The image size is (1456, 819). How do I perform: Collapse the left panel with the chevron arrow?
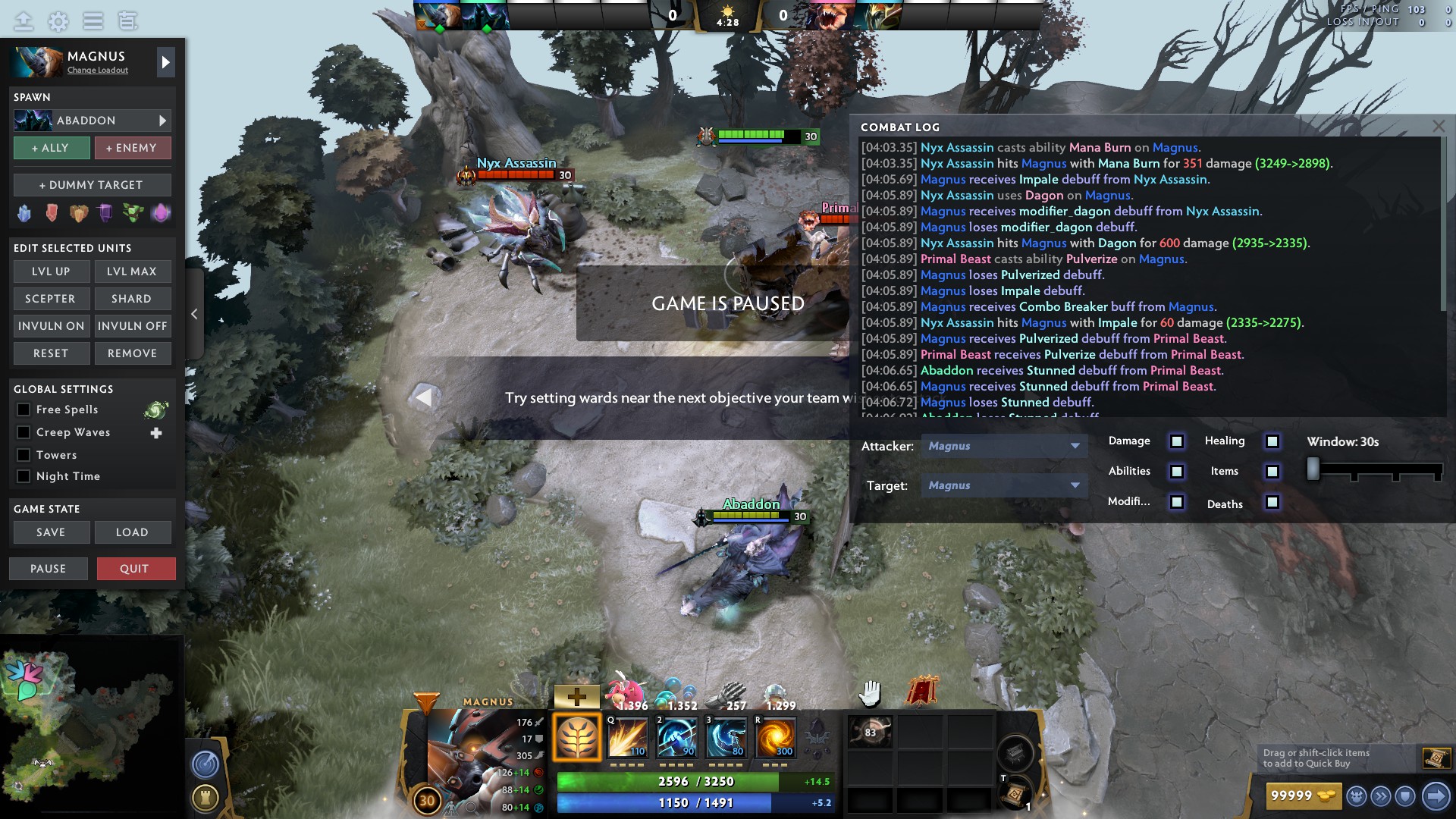194,313
